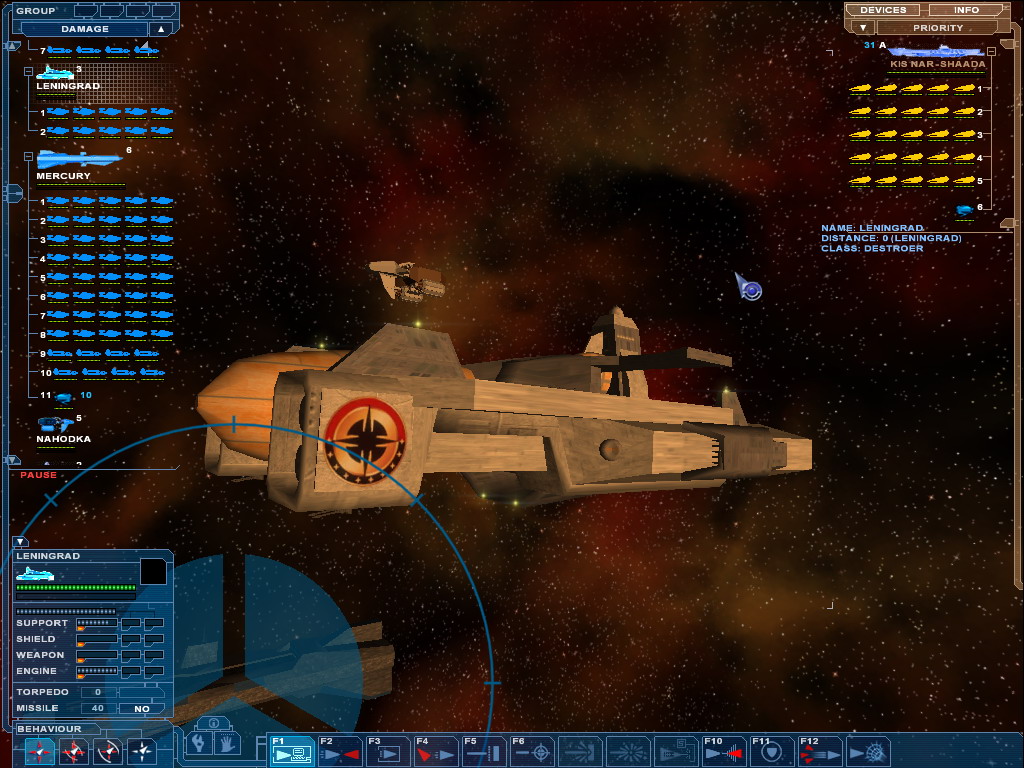The height and width of the screenshot is (768, 1024).
Task: Activate the F4 command icon
Action: 435,751
